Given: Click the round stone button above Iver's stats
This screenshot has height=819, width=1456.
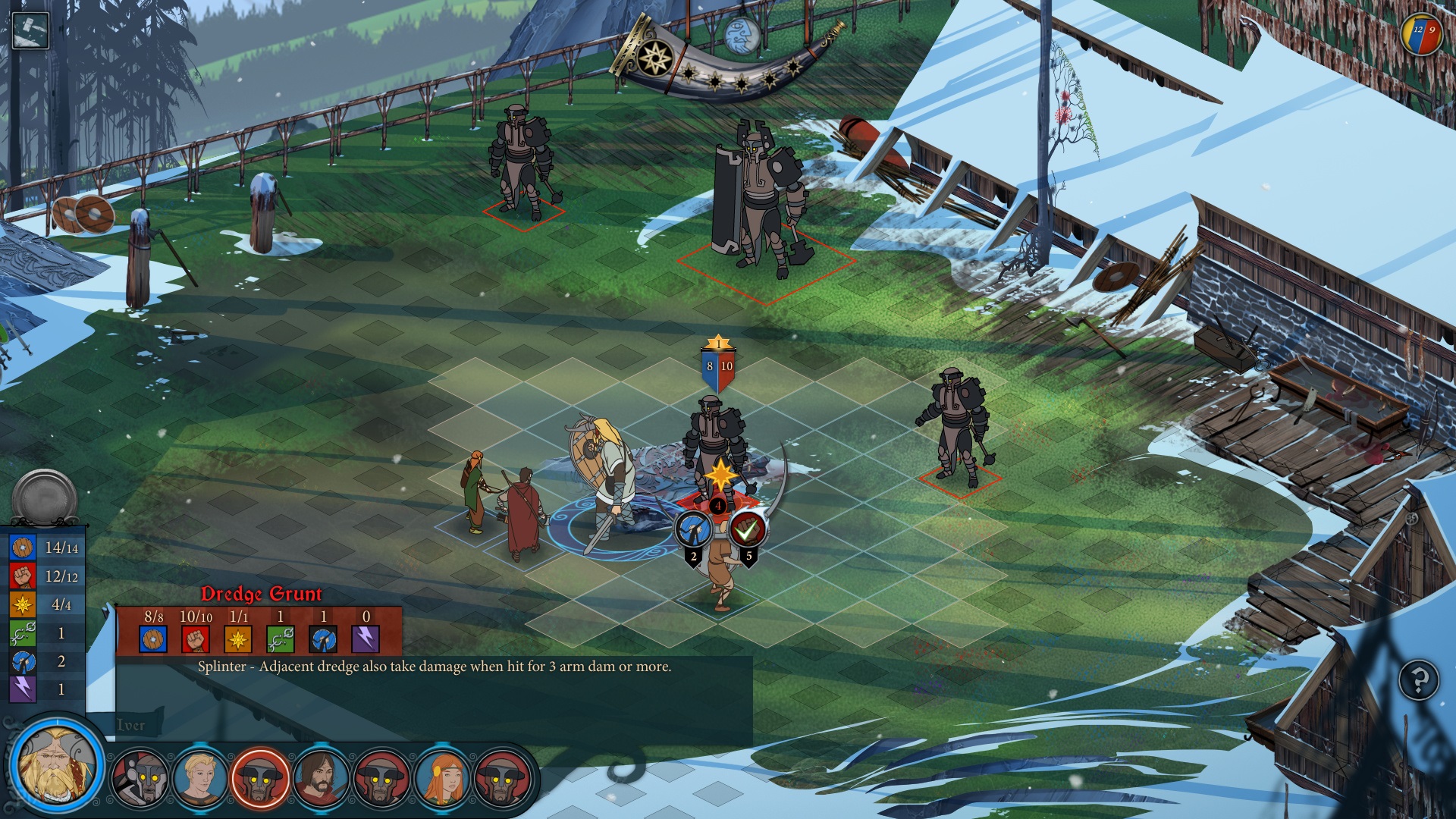Looking at the screenshot, I should pos(45,497).
